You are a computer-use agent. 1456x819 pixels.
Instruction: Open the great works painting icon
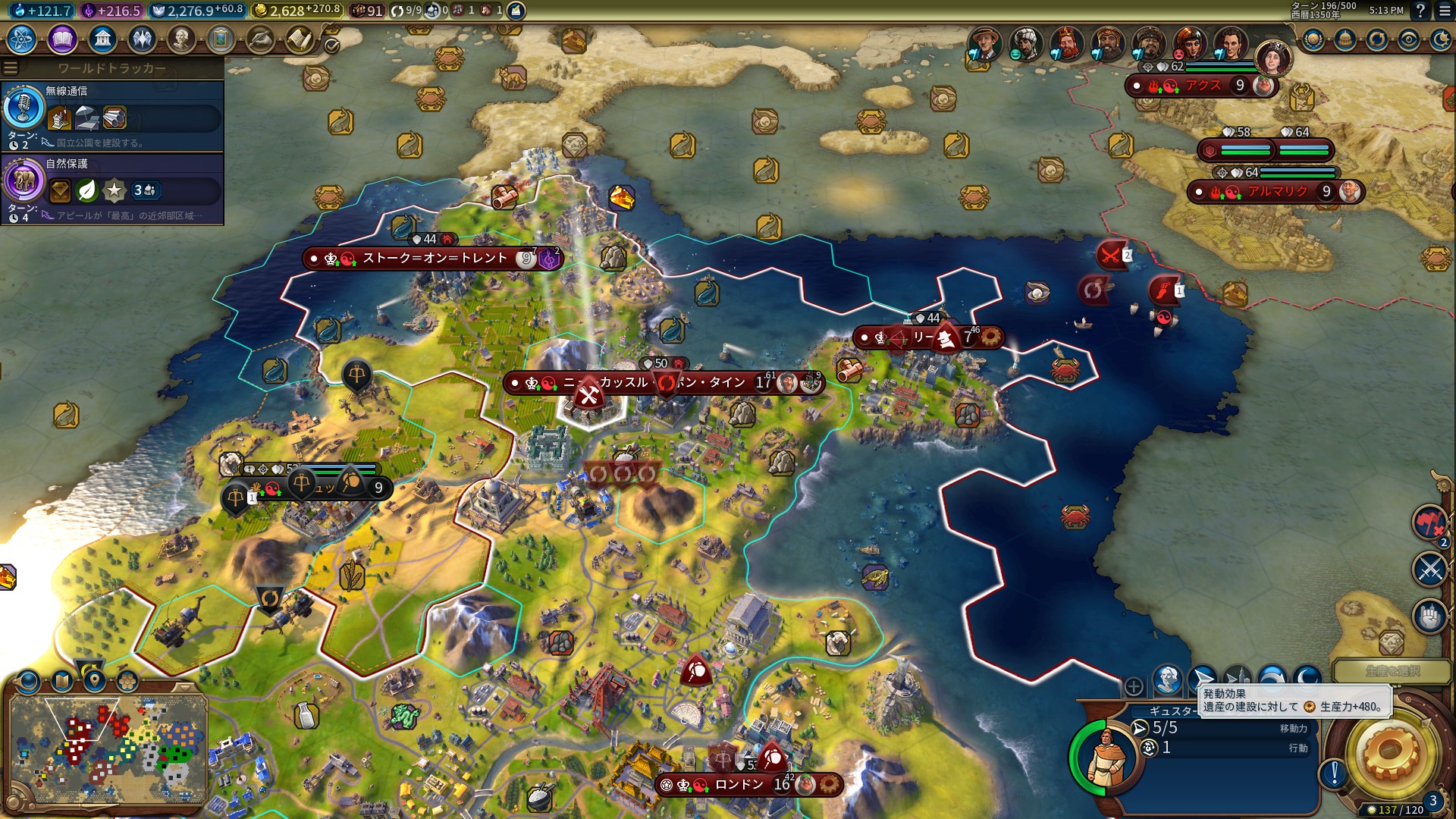(221, 39)
